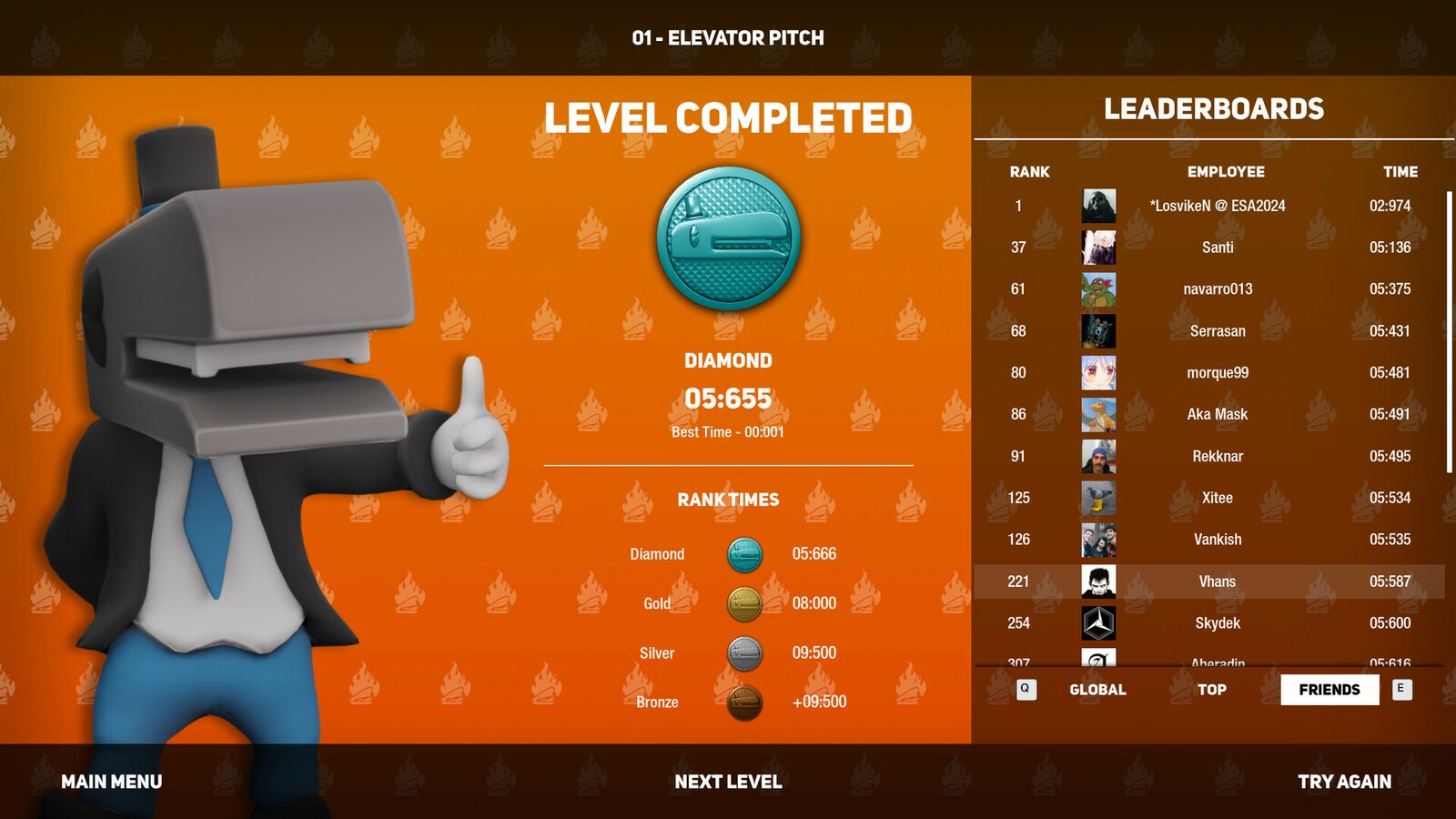
Task: Show the Top leaderboard tab
Action: [1211, 690]
